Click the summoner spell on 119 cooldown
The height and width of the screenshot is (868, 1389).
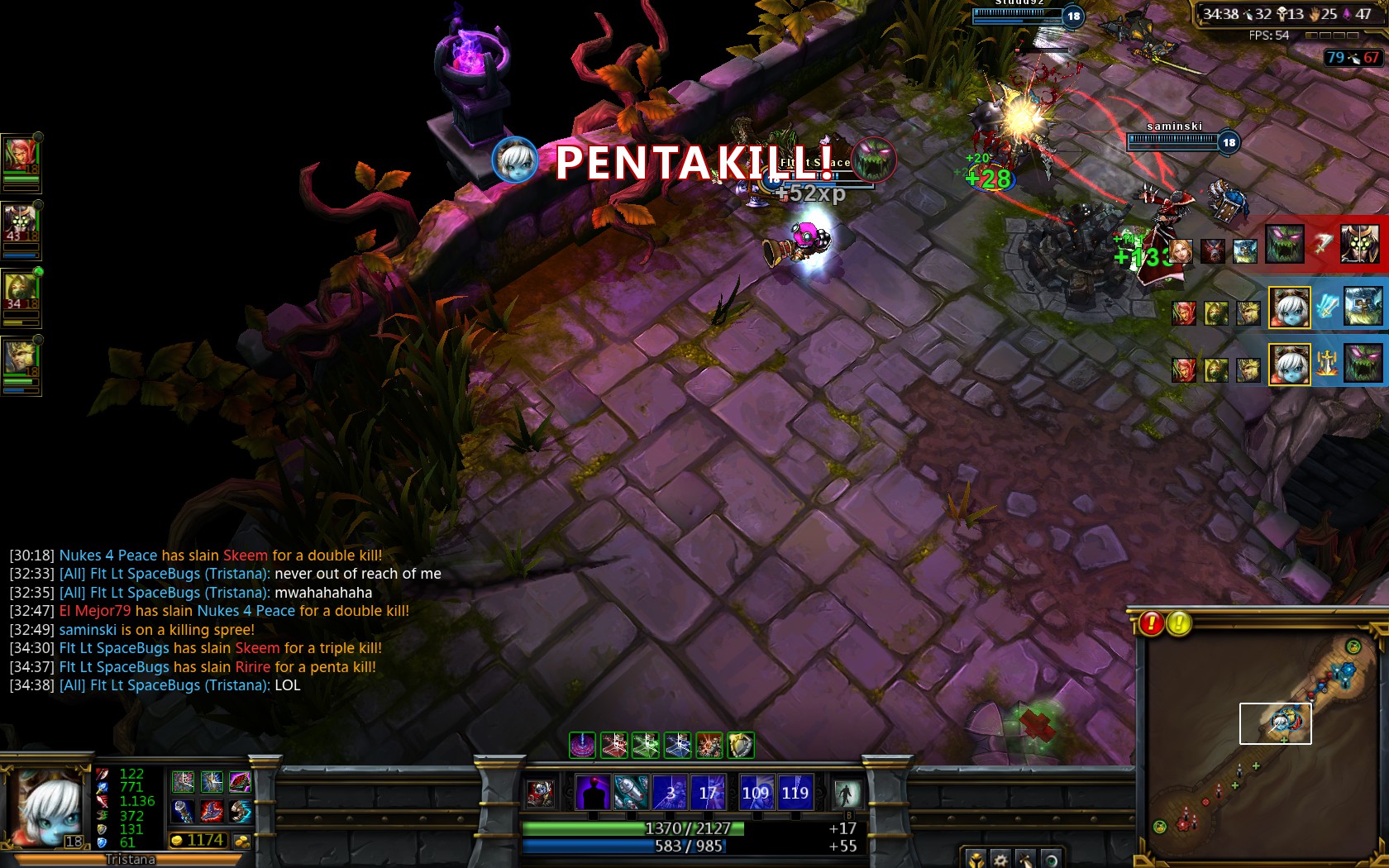(x=795, y=793)
